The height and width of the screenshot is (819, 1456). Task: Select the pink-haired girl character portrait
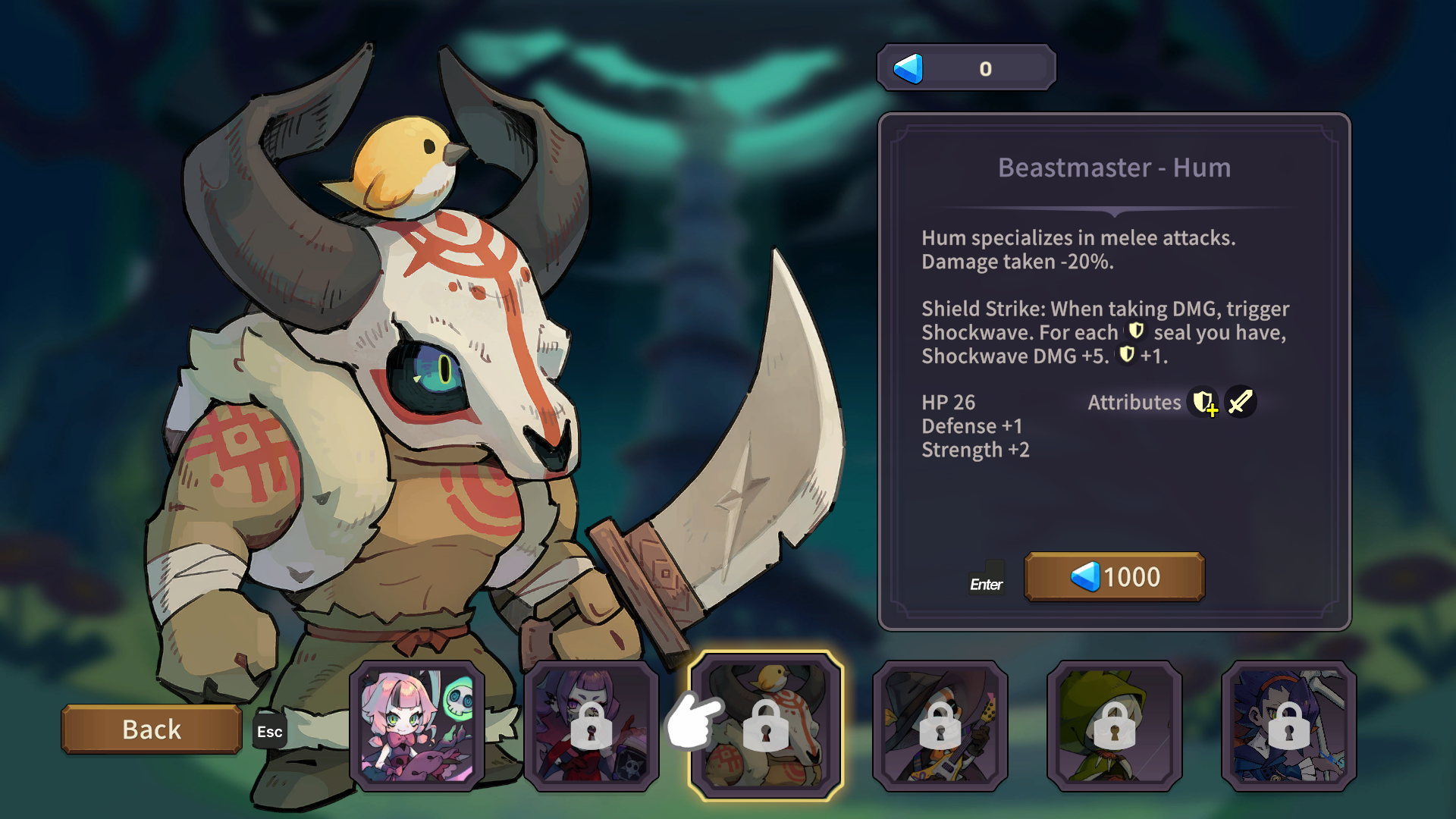tap(417, 726)
